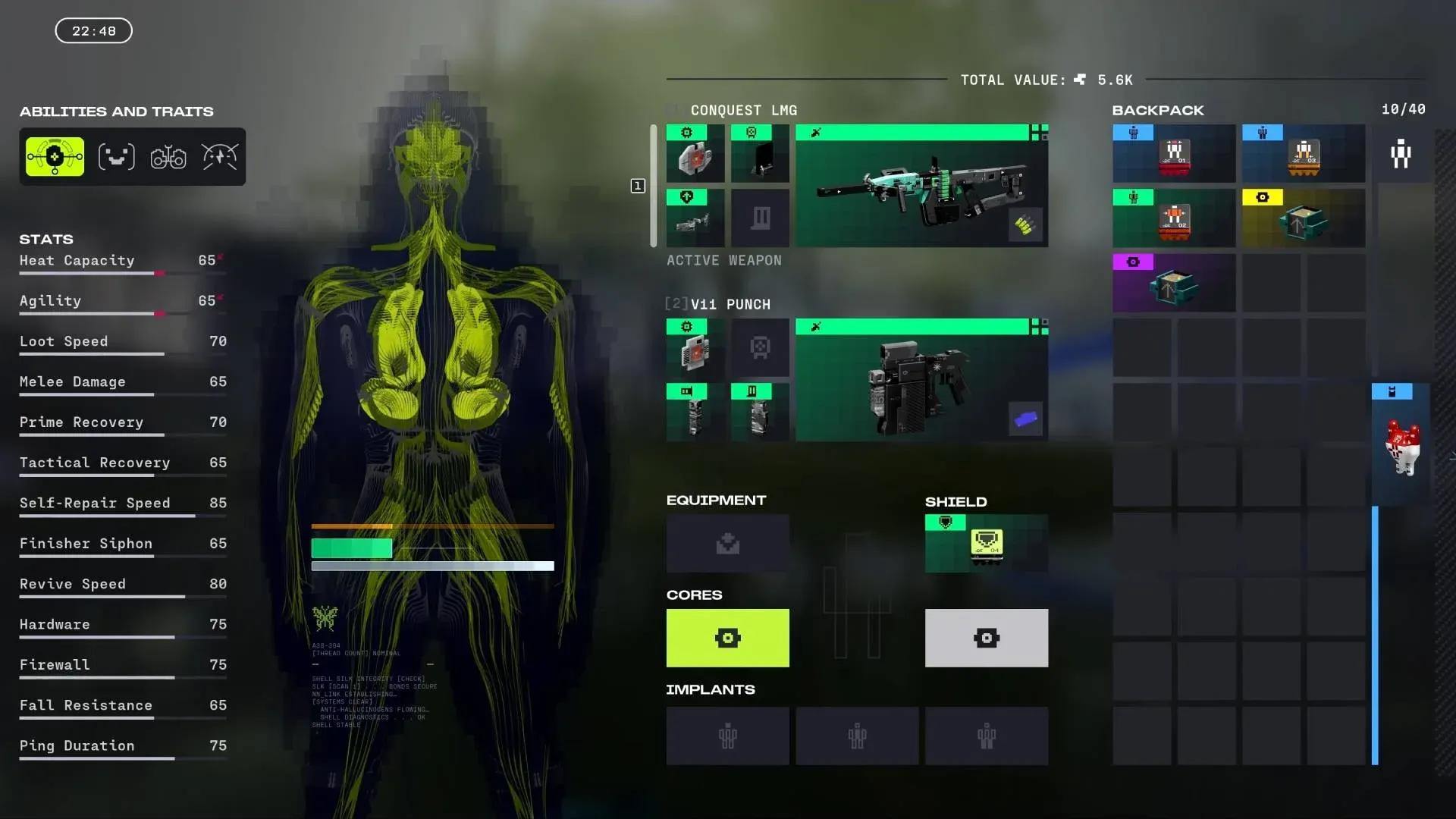Image resolution: width=1456 pixels, height=819 pixels.
Task: Select the V11 Punch chip attachment slot
Action: tap(695, 348)
